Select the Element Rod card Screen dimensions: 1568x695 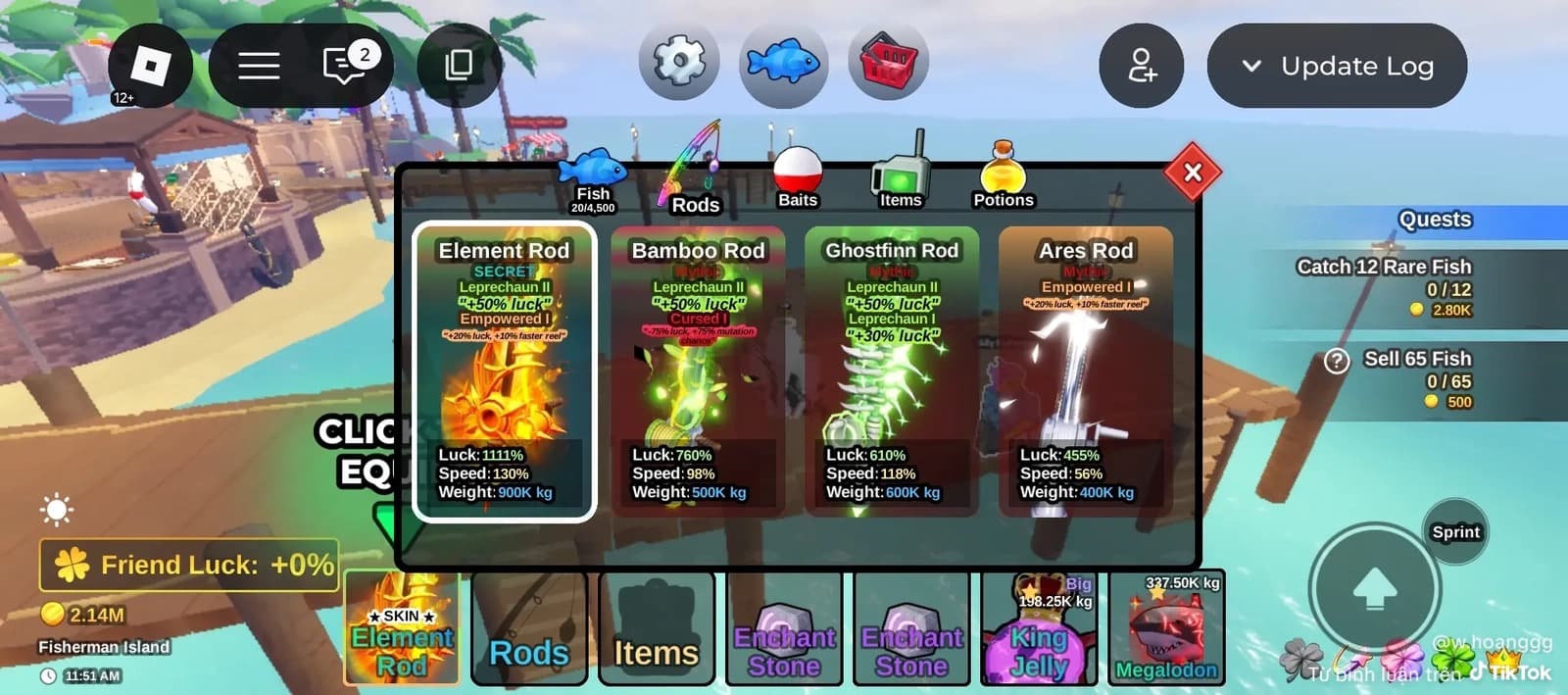(504, 372)
